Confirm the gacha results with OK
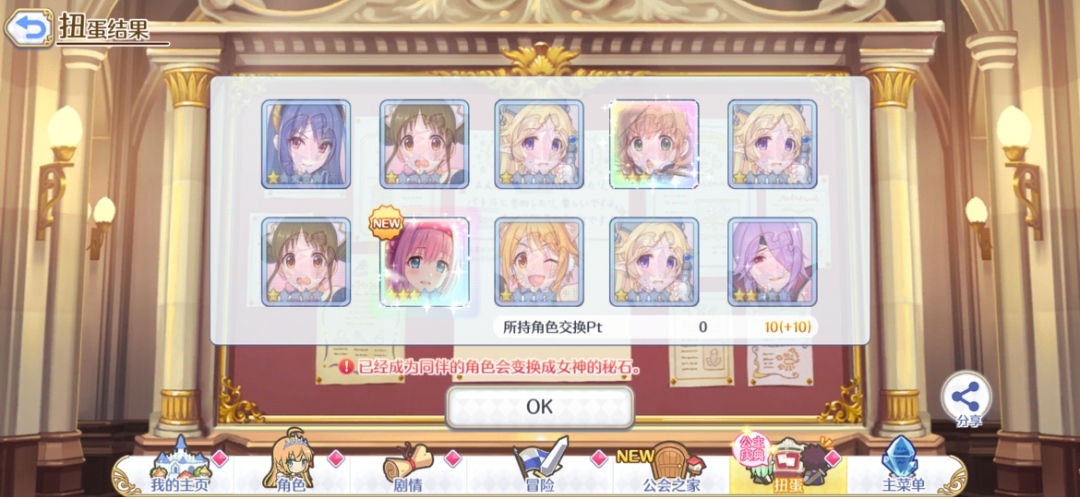This screenshot has height=499, width=1080. click(x=539, y=406)
